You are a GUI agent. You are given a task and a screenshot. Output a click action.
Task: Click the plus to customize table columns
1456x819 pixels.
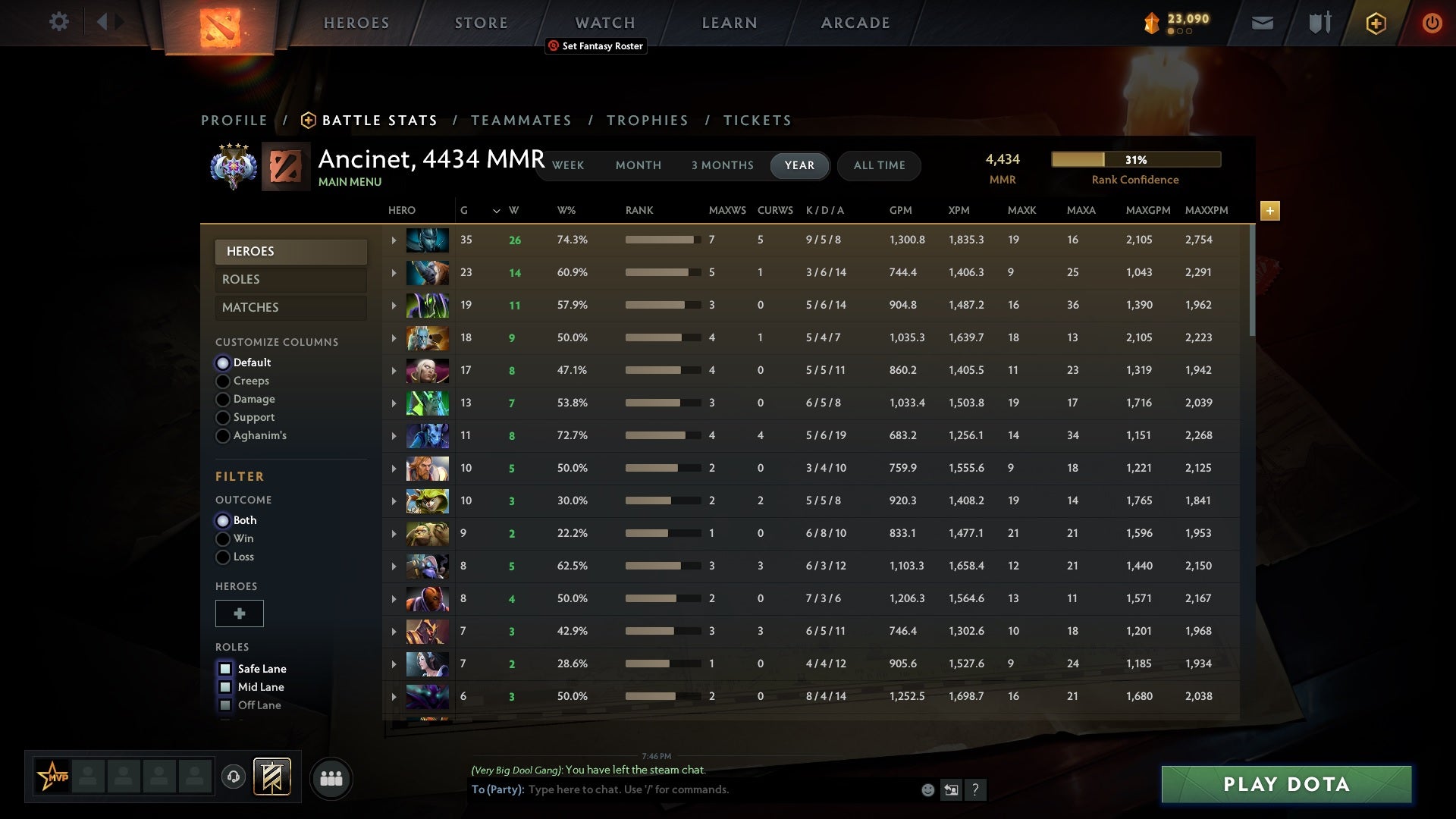click(1269, 211)
